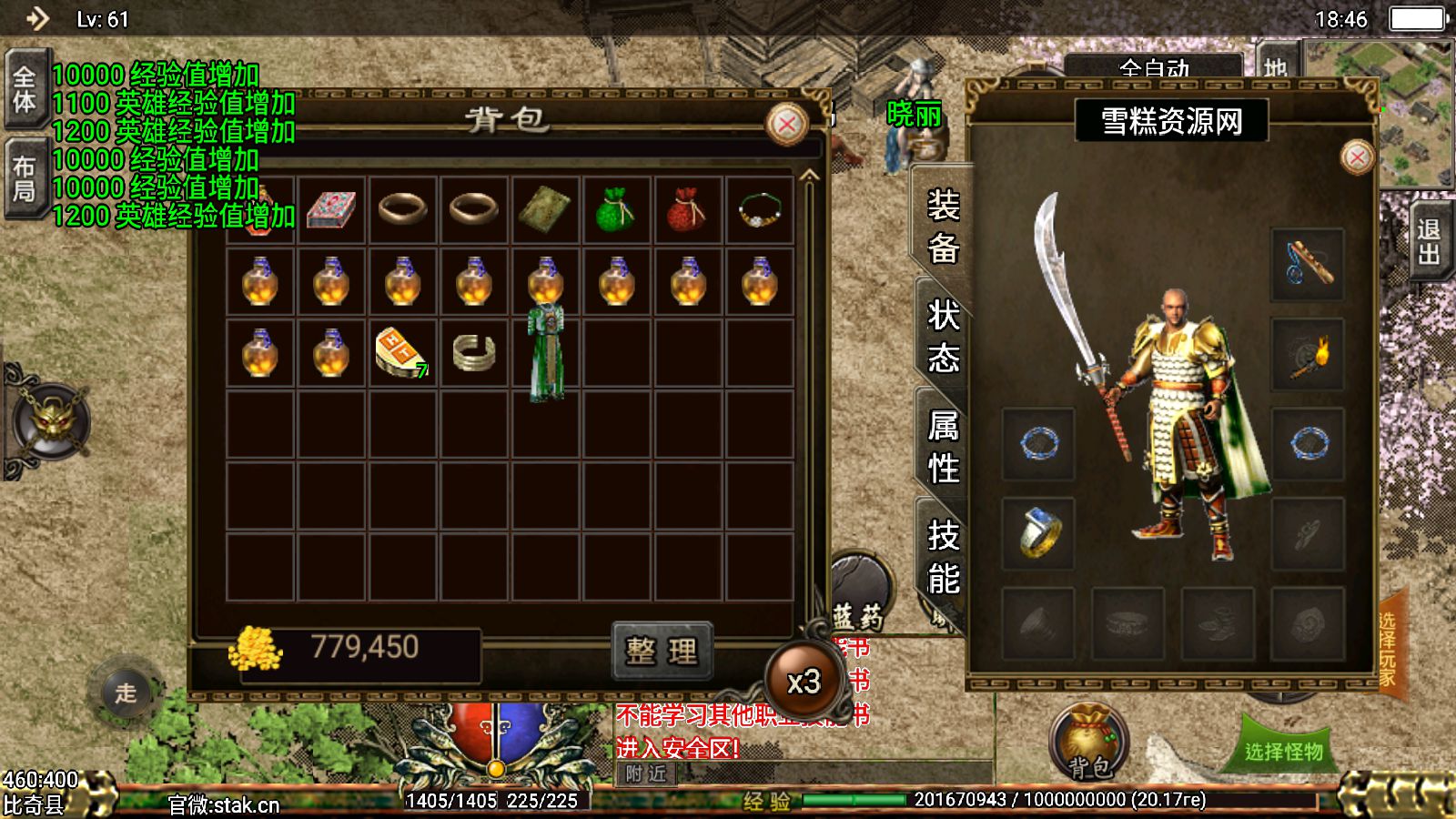Pick the green robe armor item

click(546, 353)
